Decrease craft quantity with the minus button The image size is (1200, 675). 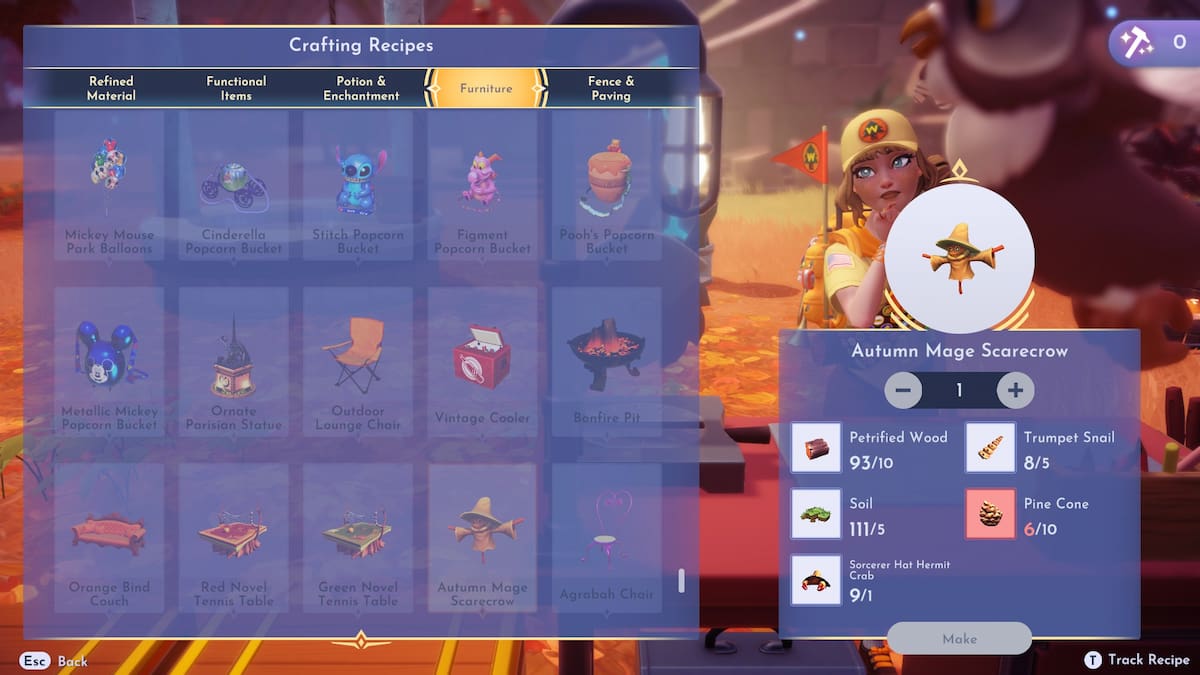coord(903,390)
